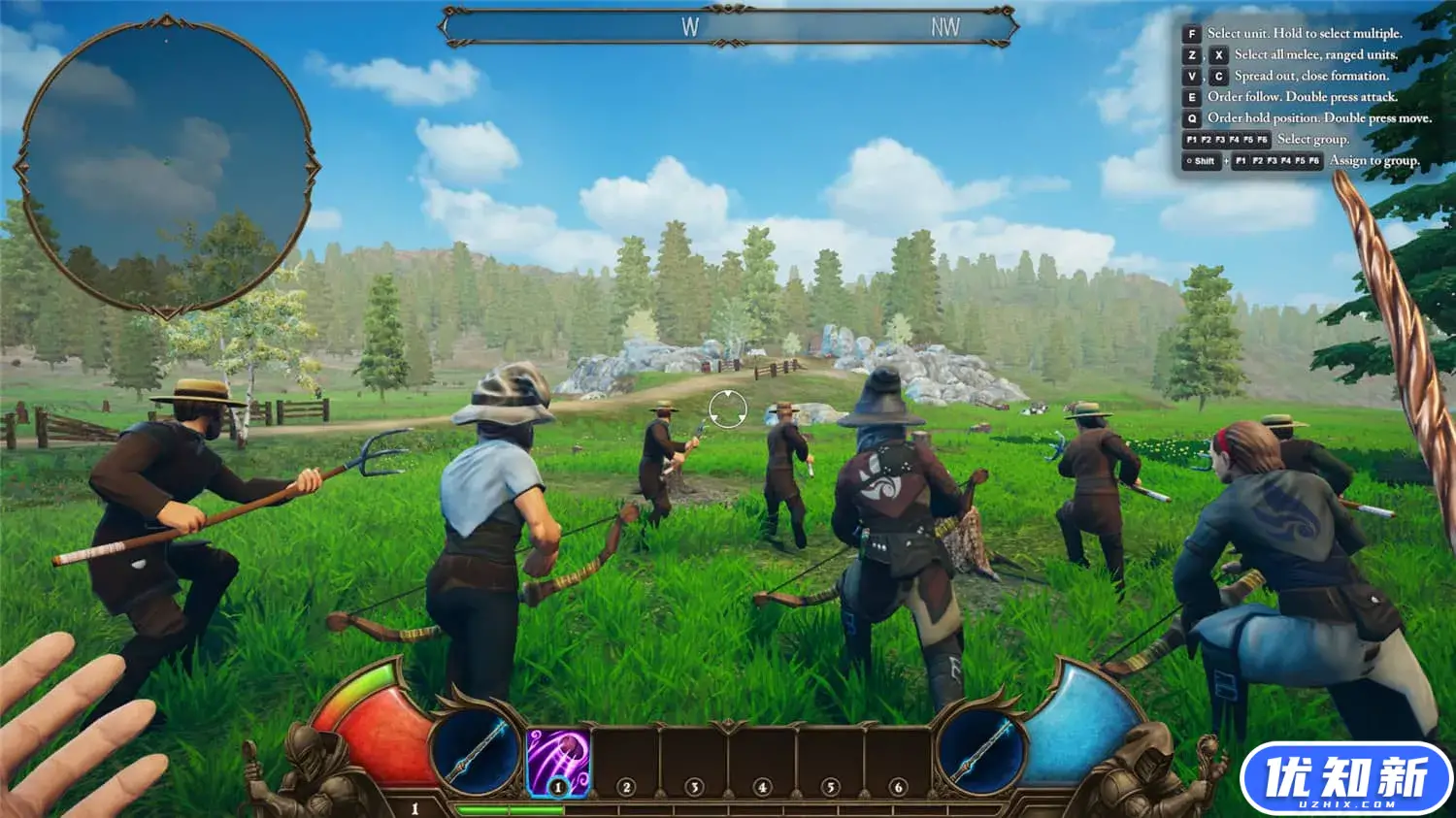Choose empty ability slot number 4

coord(762,764)
